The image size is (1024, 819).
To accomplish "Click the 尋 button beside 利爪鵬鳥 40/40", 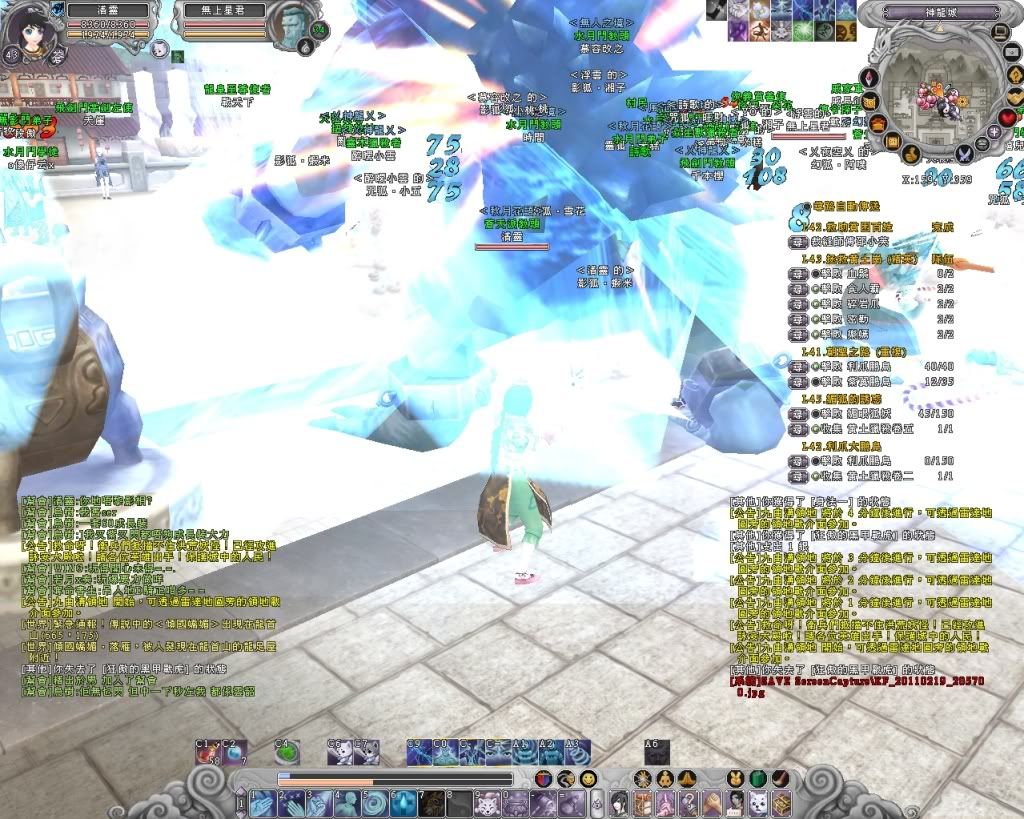I will pos(798,366).
